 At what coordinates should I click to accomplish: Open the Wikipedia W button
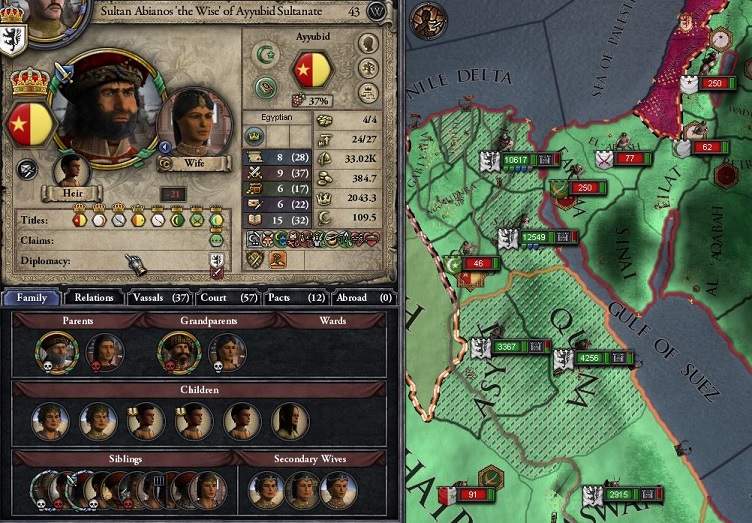coord(377,11)
